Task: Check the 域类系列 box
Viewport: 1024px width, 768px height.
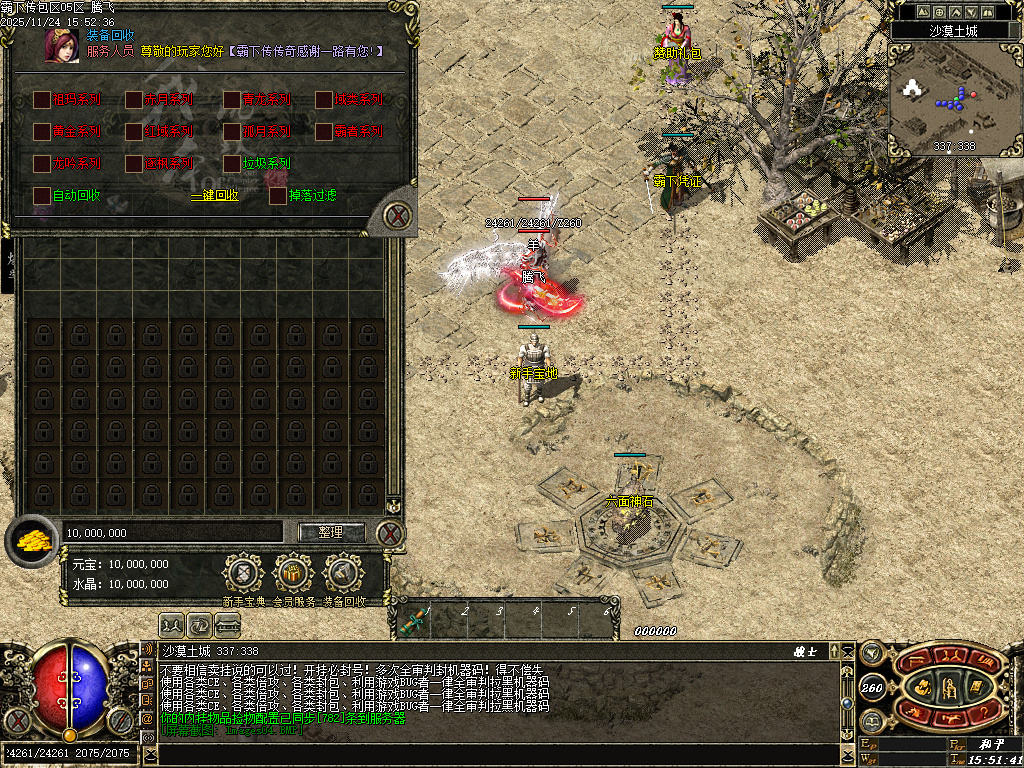Action: coord(324,99)
